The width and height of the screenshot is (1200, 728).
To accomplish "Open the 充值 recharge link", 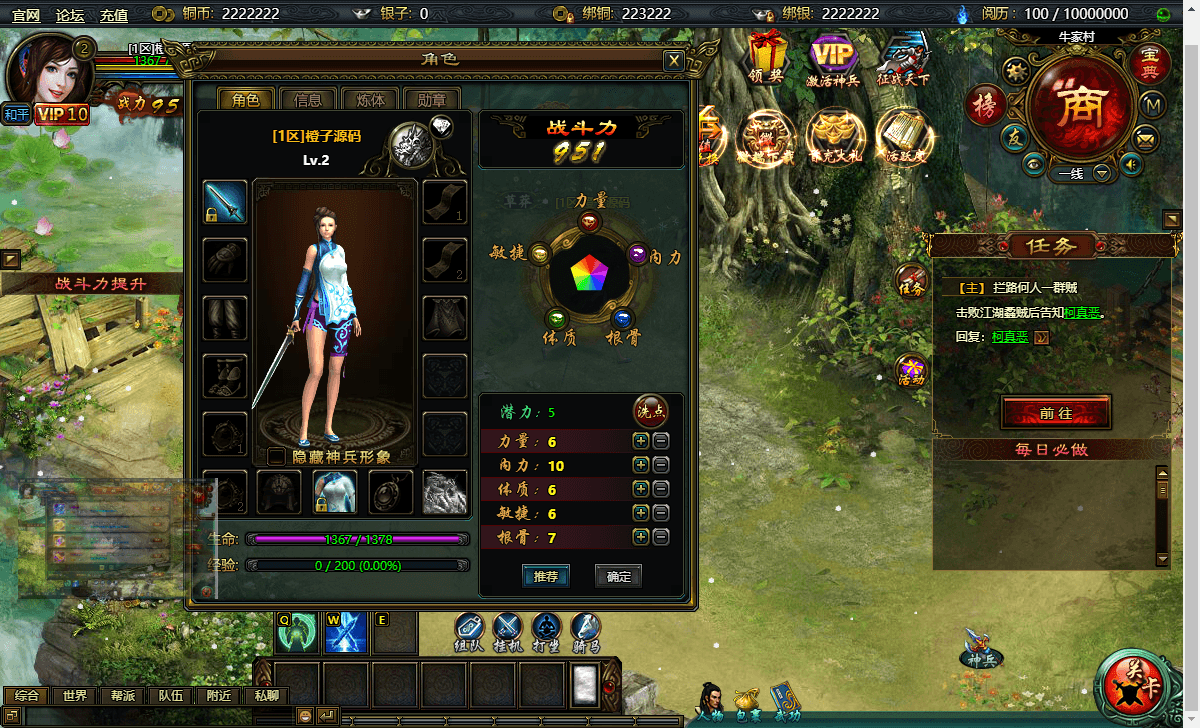I will pyautogui.click(x=114, y=14).
